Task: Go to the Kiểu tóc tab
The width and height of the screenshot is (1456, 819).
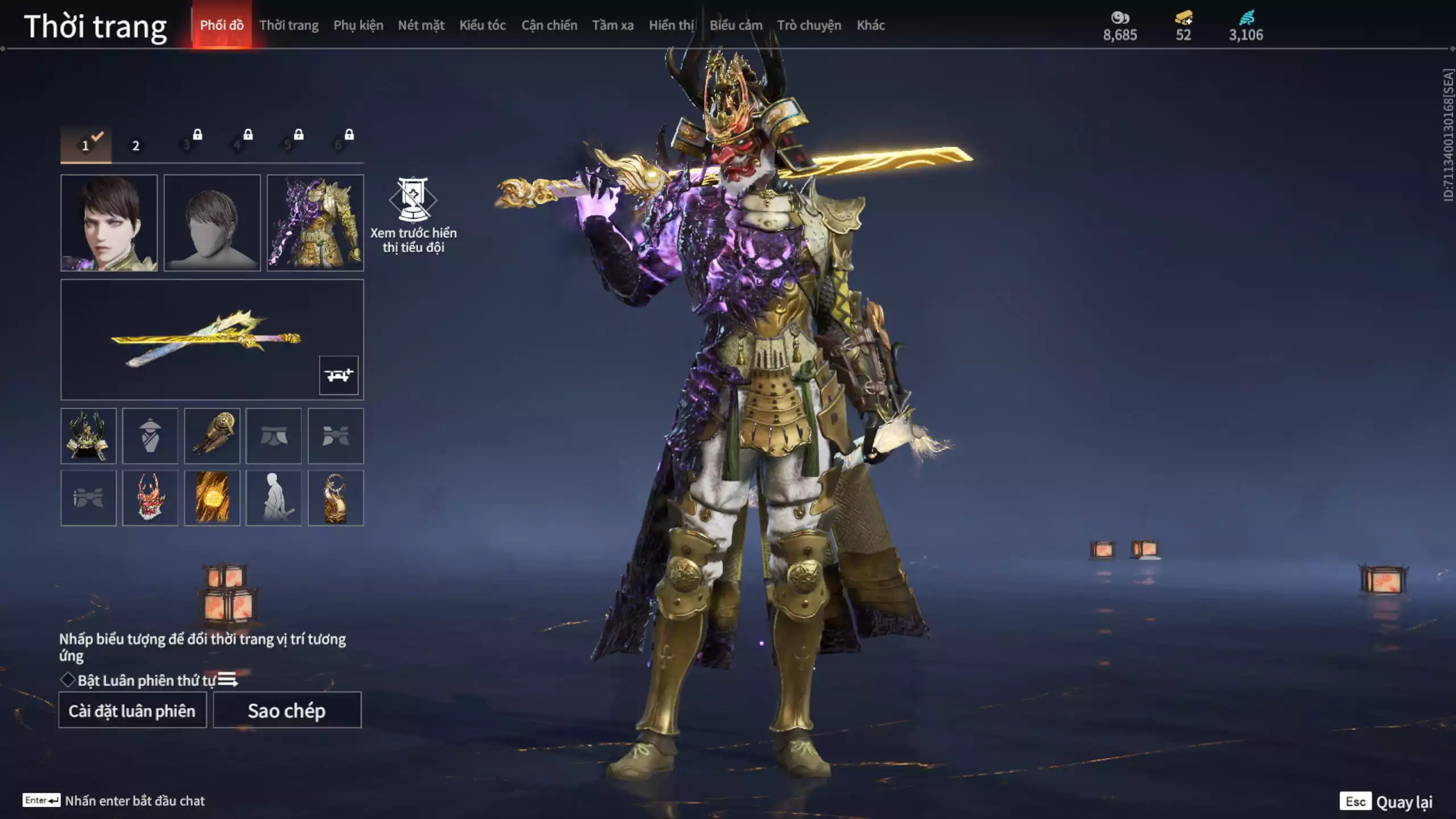Action: point(482,25)
